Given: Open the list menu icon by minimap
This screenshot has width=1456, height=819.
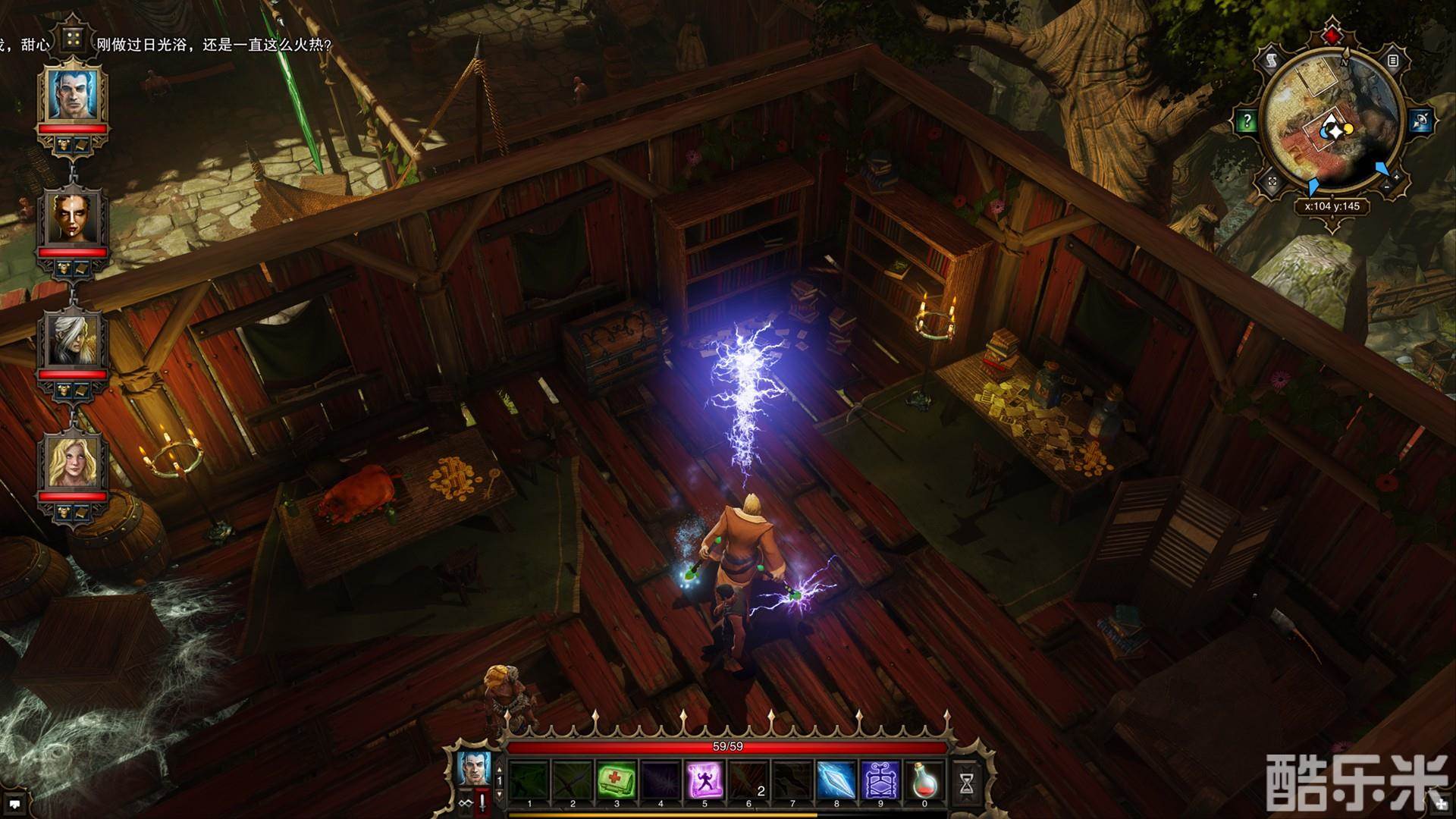Looking at the screenshot, I should [1393, 61].
